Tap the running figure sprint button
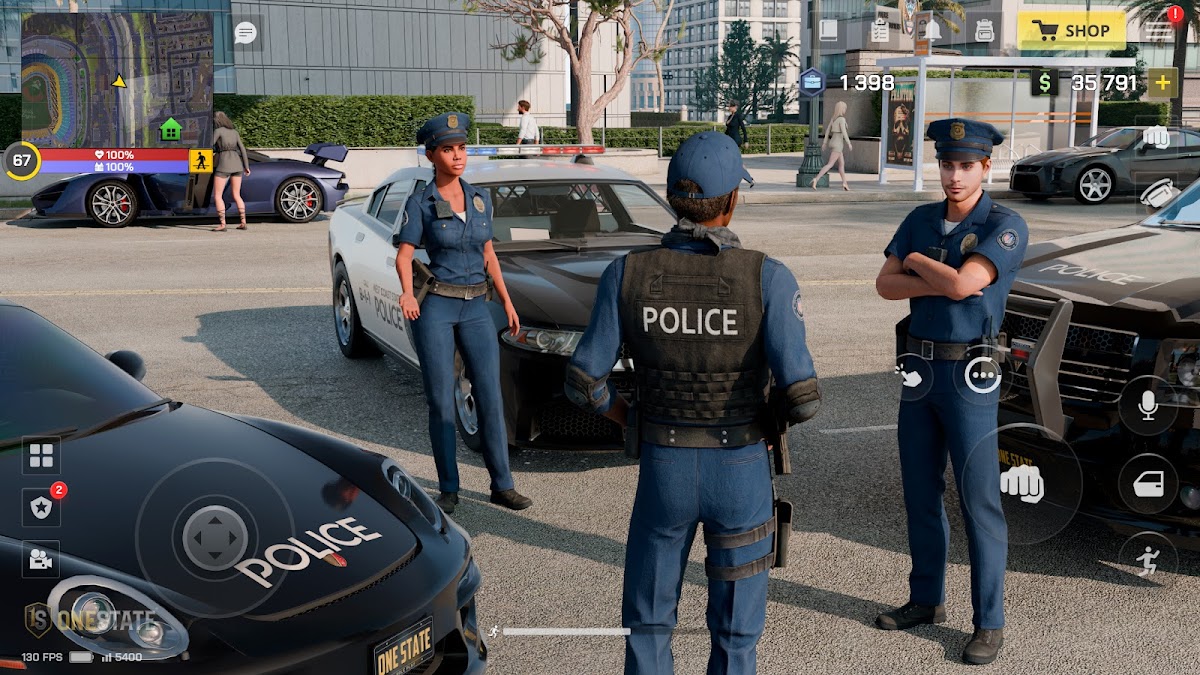 coord(1147,561)
